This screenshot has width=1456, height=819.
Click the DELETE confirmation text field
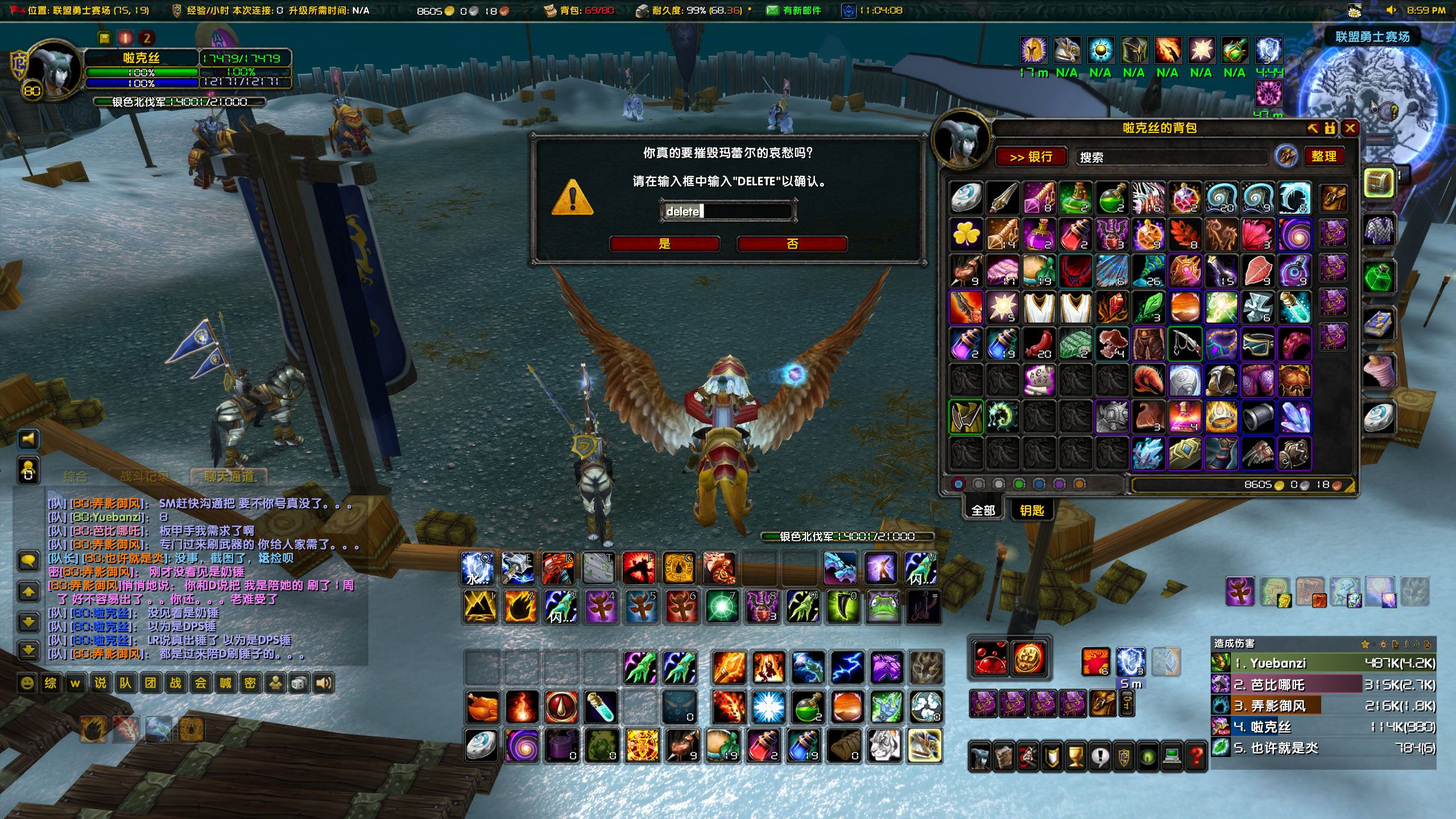(x=728, y=209)
